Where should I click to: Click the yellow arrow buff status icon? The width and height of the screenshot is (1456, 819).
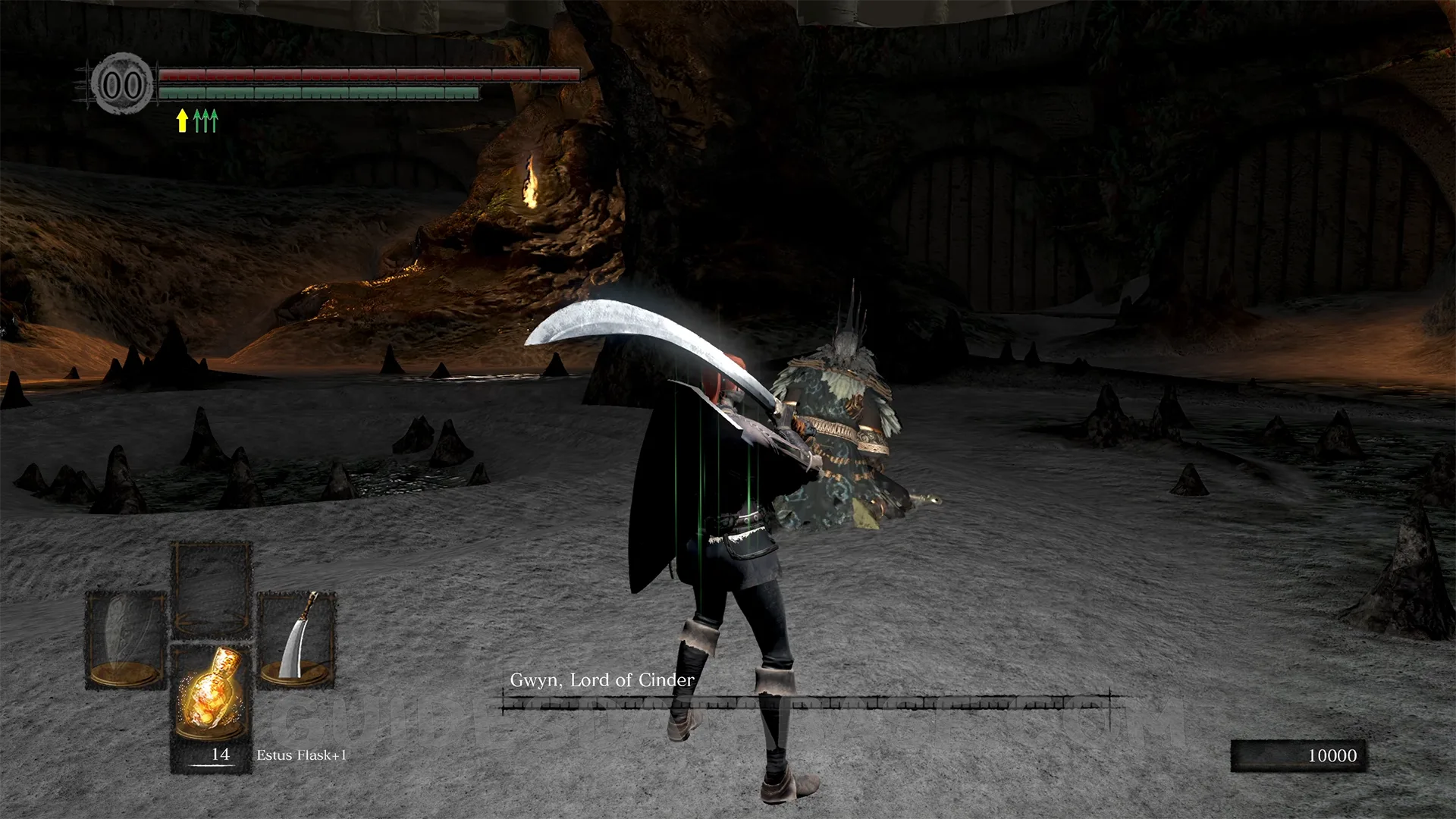[182, 120]
